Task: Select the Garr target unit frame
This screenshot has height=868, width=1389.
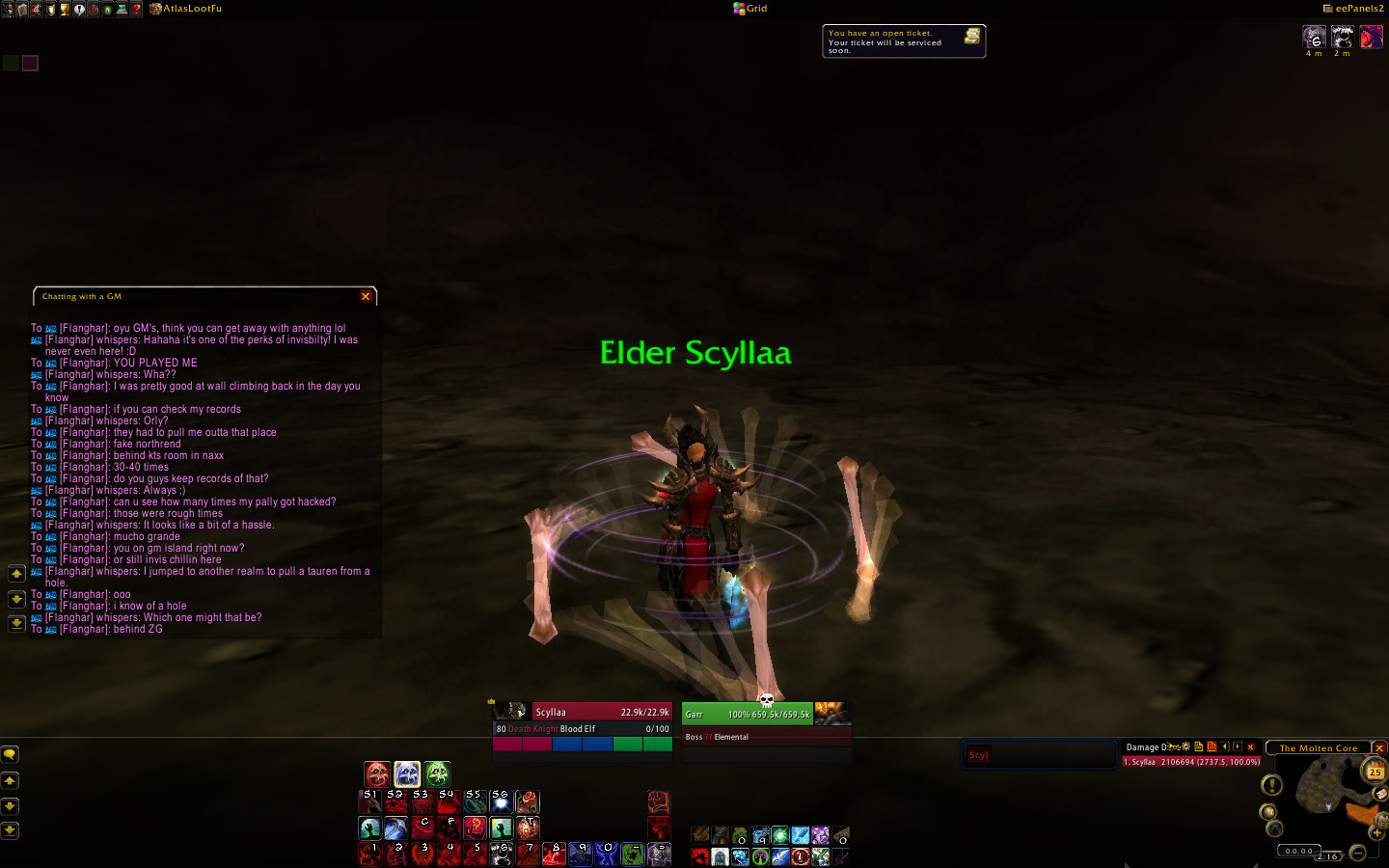Action: (x=749, y=715)
